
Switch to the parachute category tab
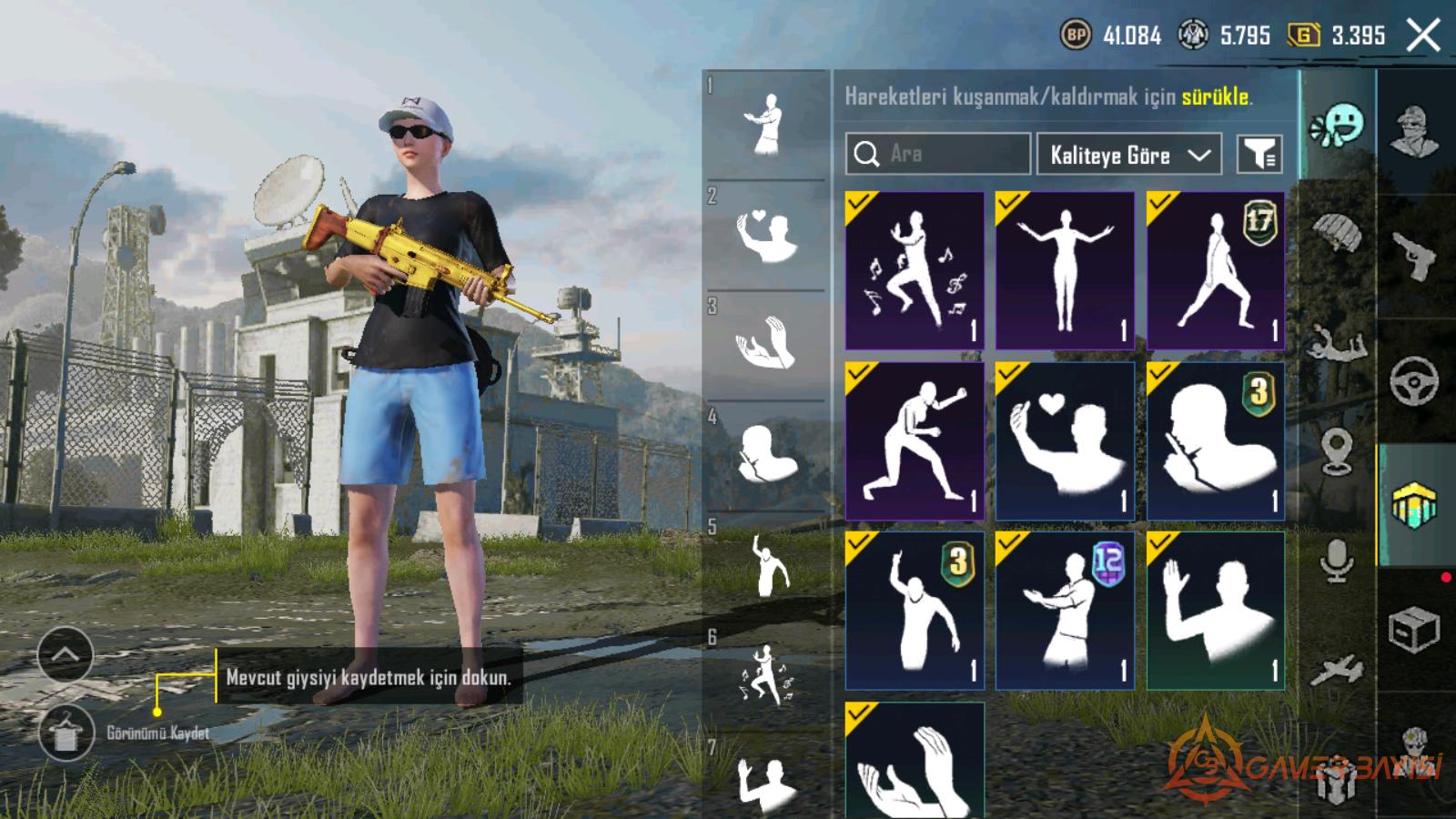point(1337,234)
